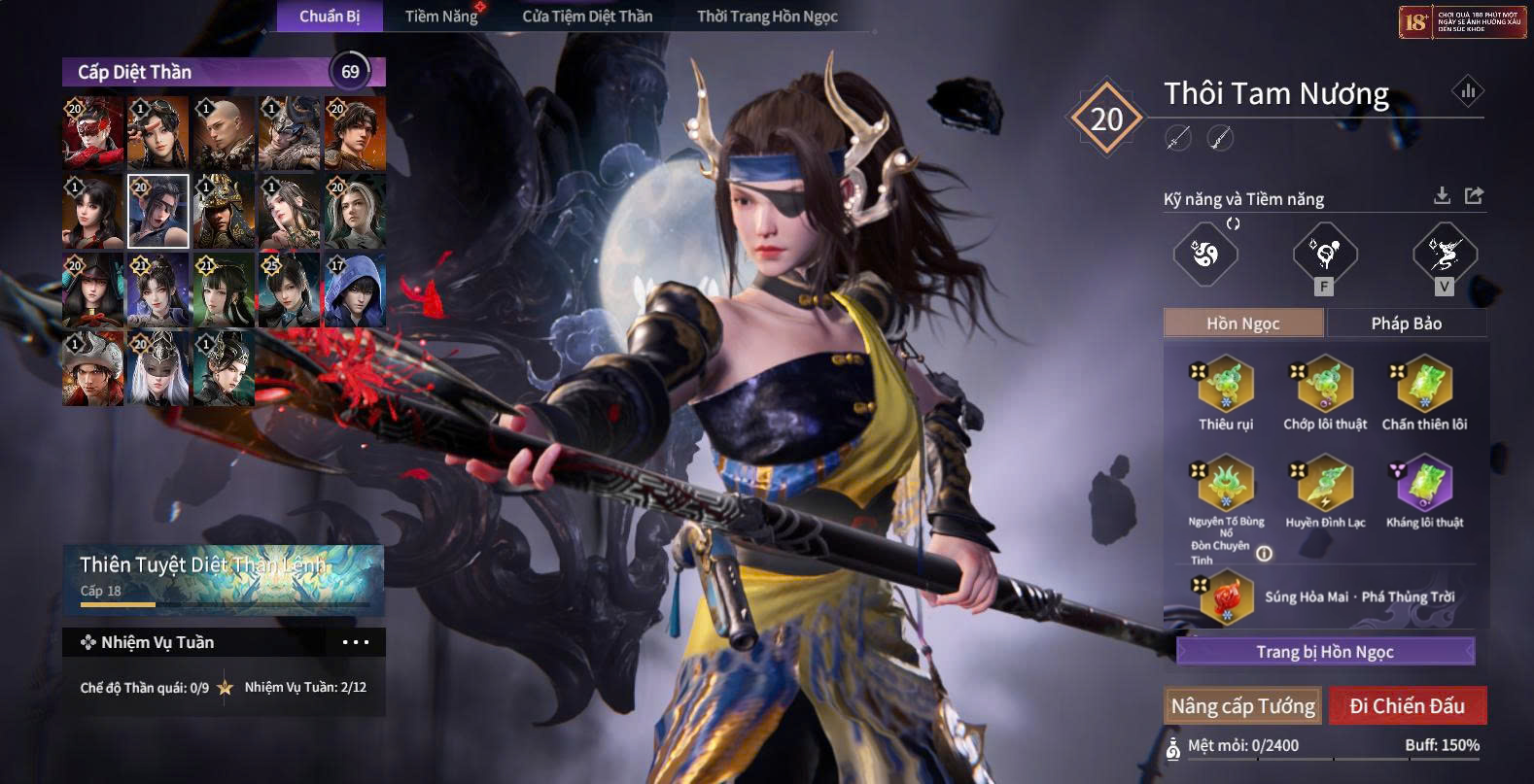The height and width of the screenshot is (784, 1534).
Task: Start battle with Đi Chiến Đấu
Action: click(1407, 706)
